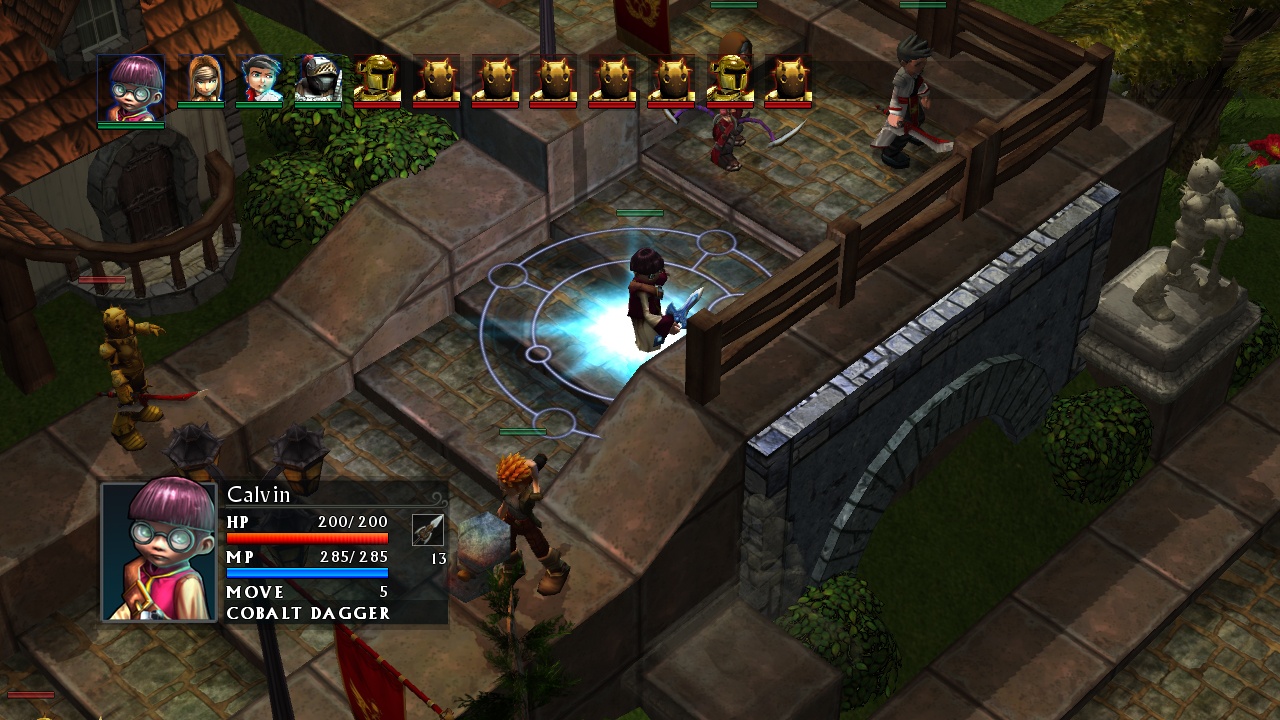Click the Cobalt Dagger weapon icon showing 13
The width and height of the screenshot is (1280, 720).
pos(428,530)
